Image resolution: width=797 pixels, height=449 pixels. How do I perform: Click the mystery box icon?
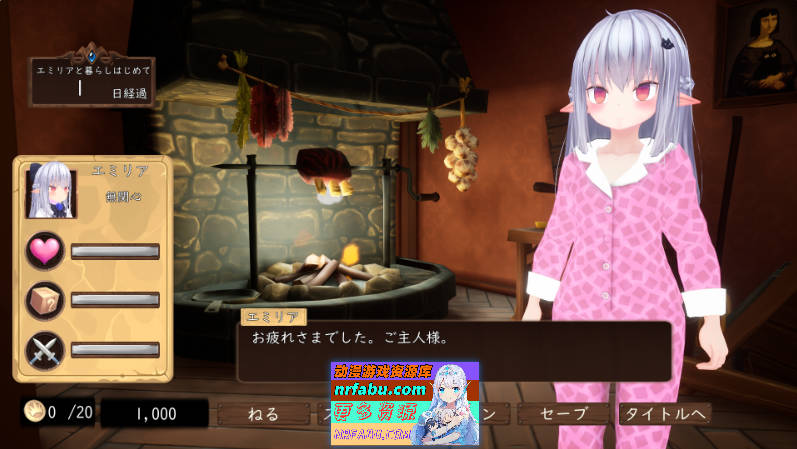[44, 299]
